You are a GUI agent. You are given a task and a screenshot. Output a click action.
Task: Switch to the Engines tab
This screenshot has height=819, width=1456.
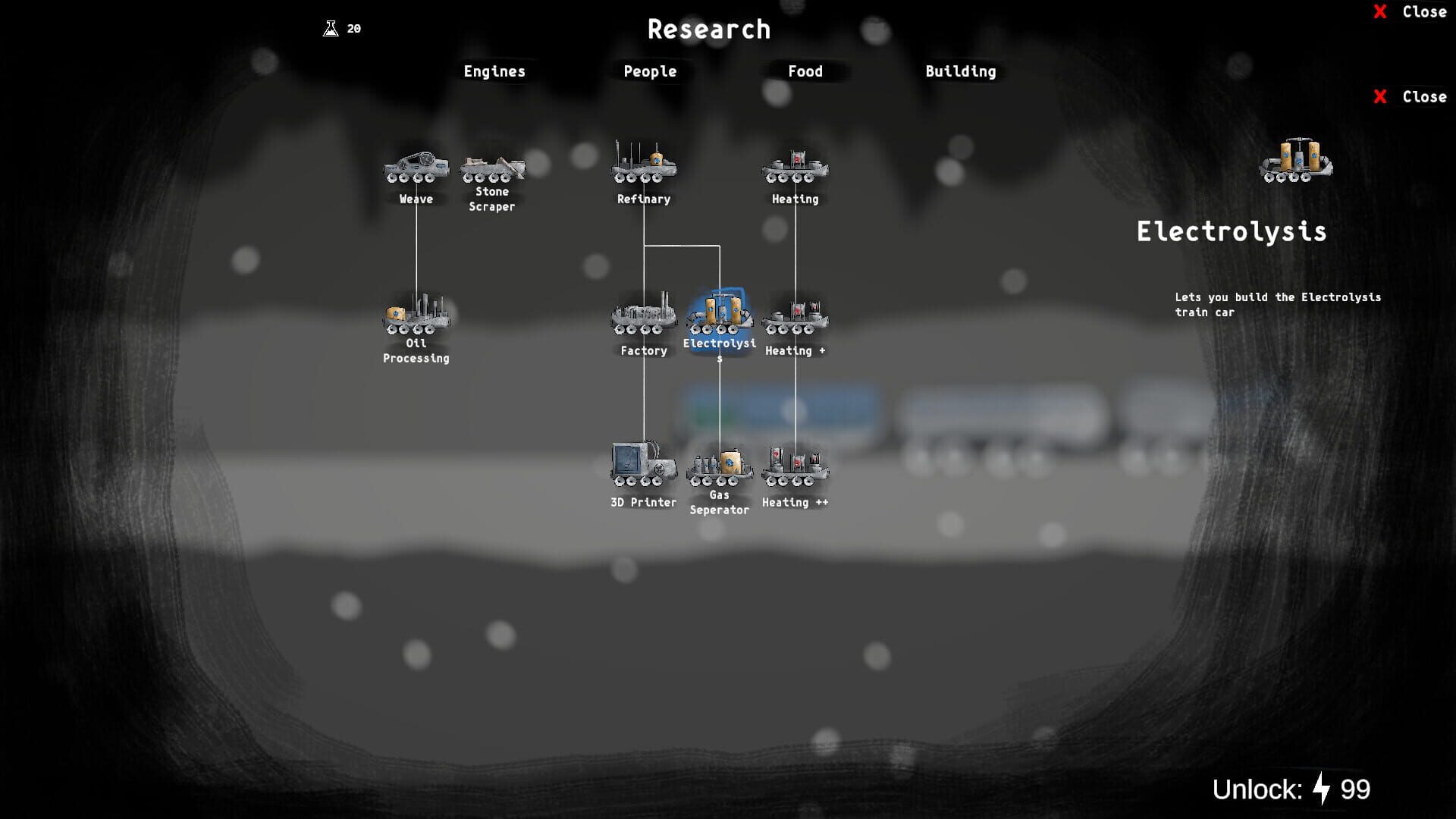point(494,71)
